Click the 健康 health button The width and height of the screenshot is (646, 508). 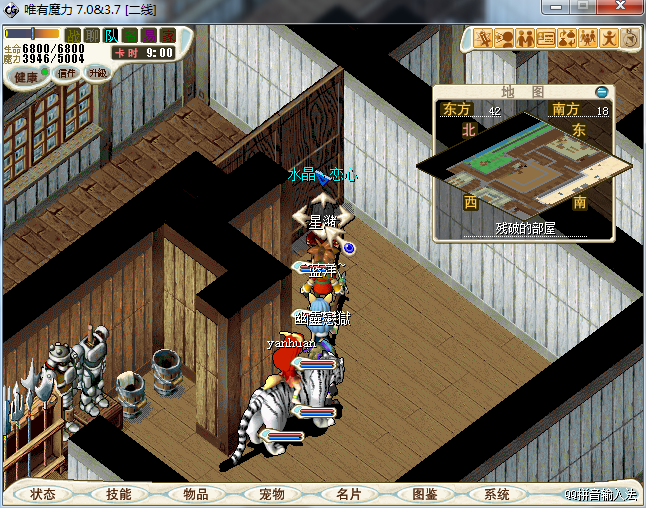27,76
